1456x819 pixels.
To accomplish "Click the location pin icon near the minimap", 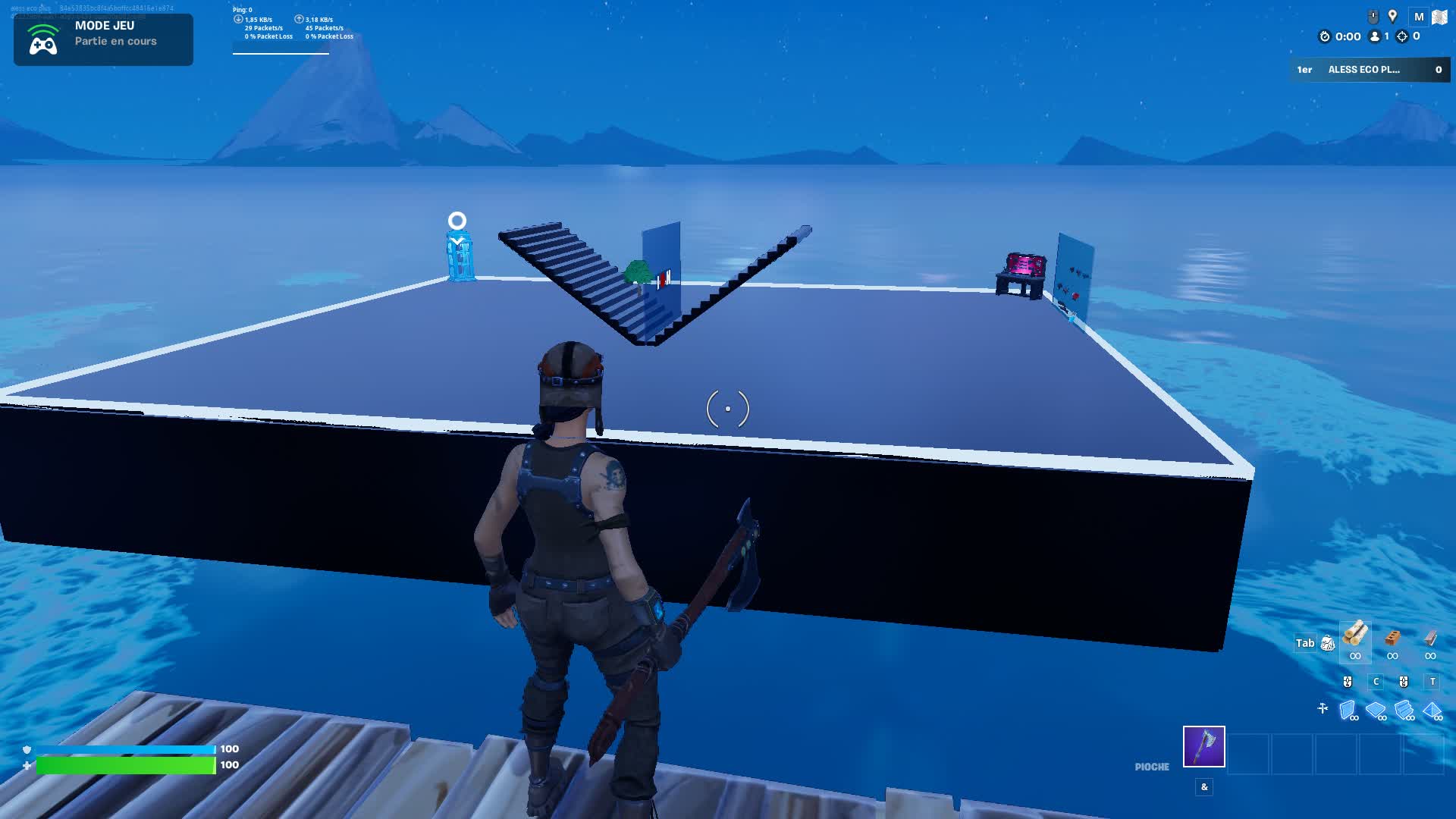I will point(1393,15).
